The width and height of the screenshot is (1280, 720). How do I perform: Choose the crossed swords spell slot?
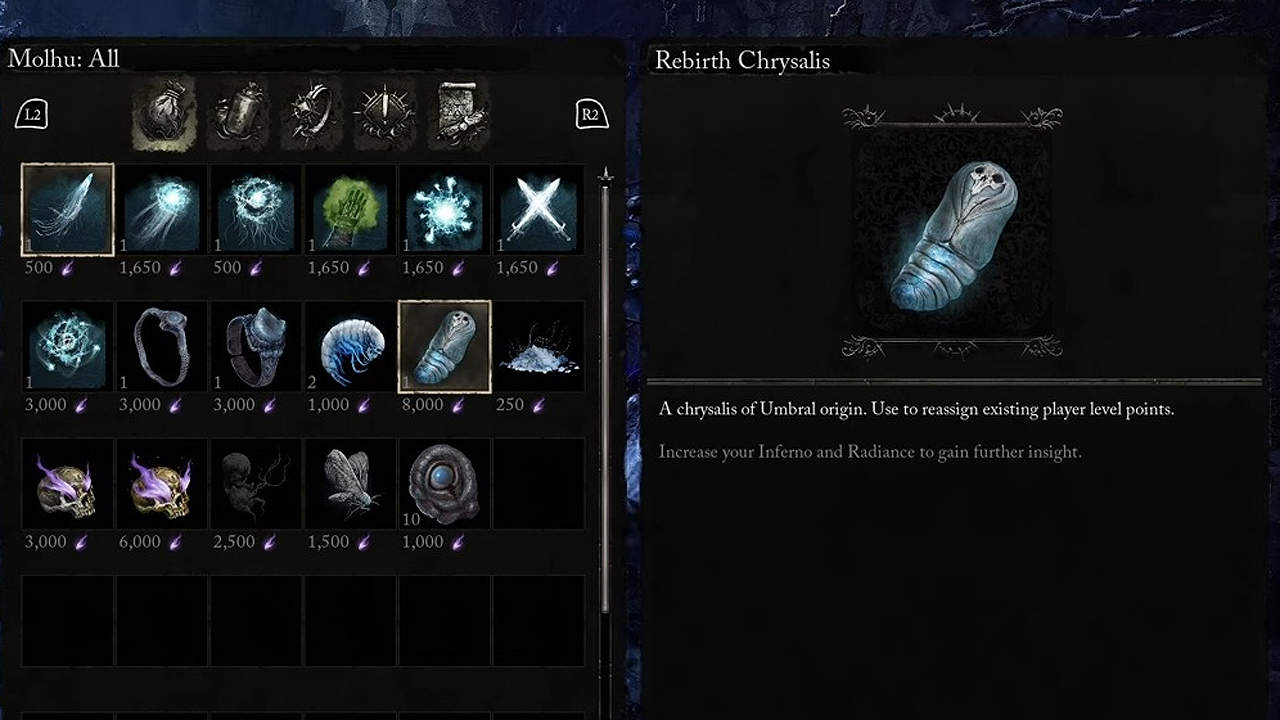pos(539,210)
